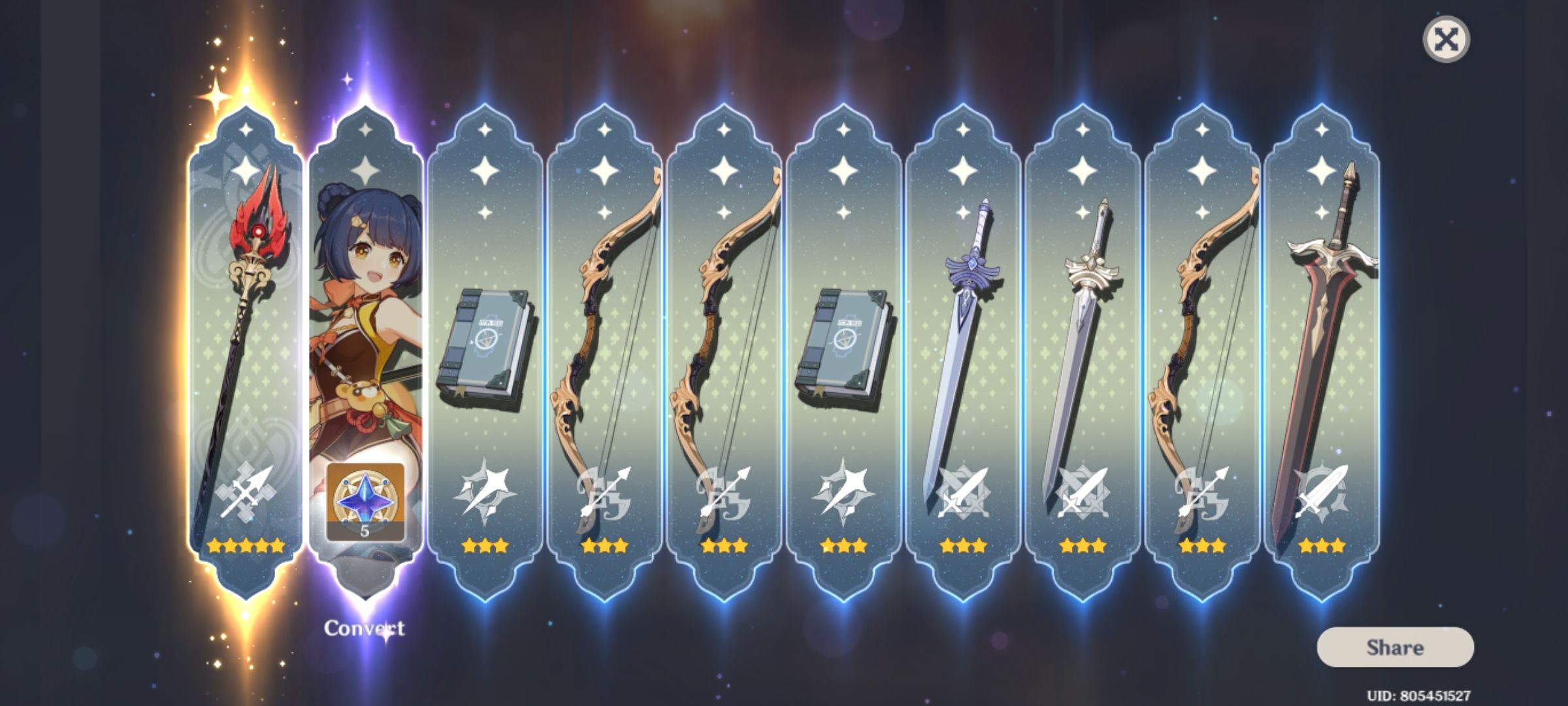Click the starglitter count number 5

(x=366, y=531)
